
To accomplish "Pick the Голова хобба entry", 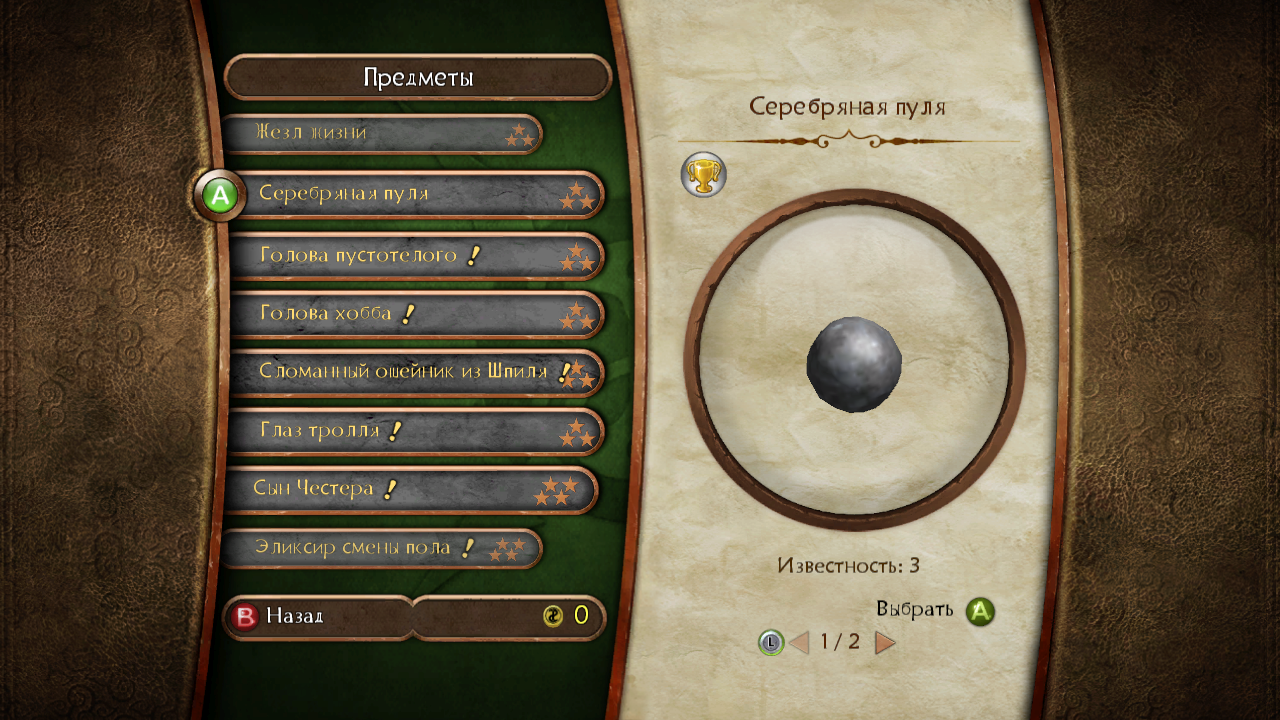I will click(415, 314).
